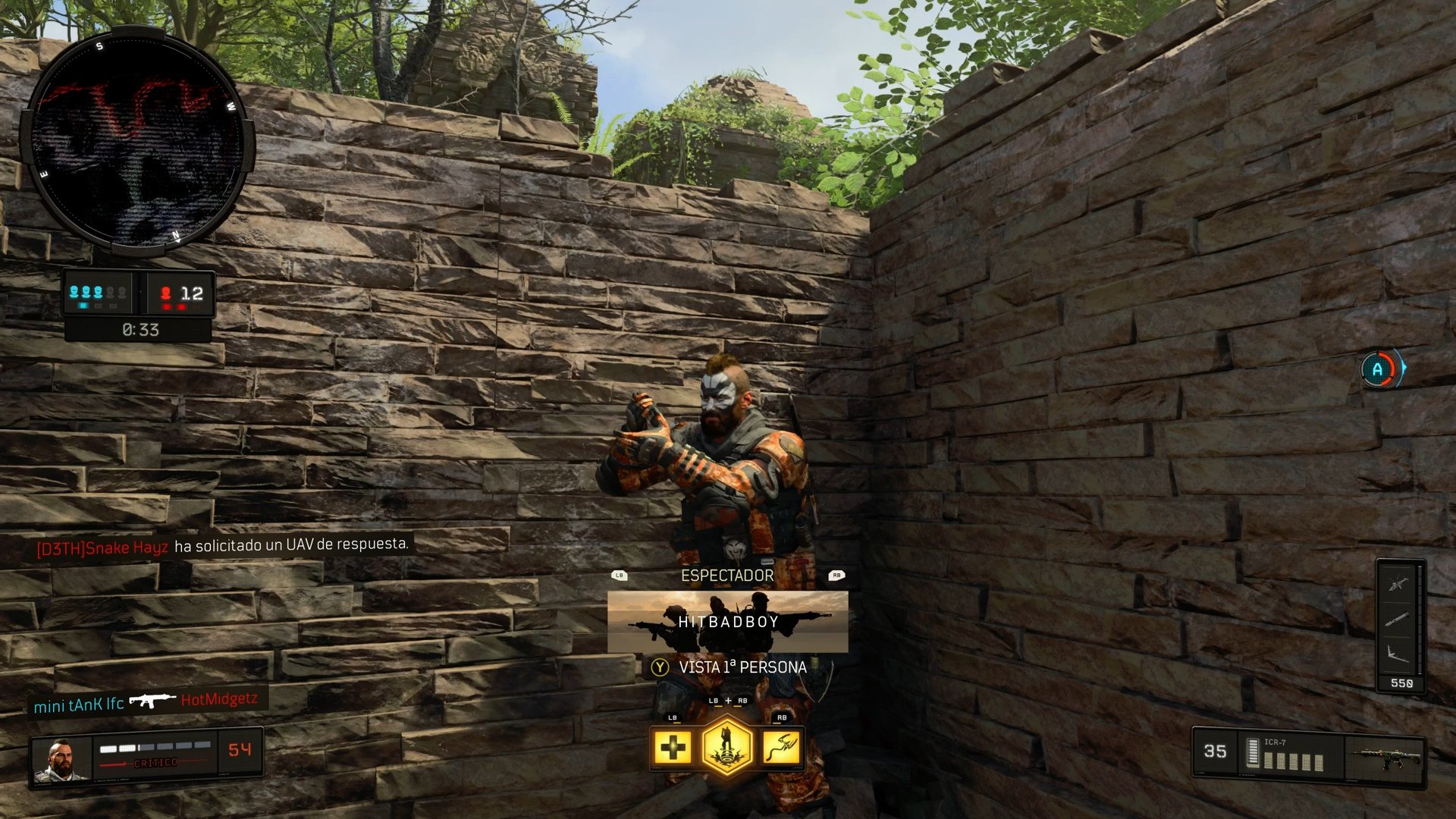Click the RB spectate-next prompt beside ESPECTADOR

(x=836, y=575)
